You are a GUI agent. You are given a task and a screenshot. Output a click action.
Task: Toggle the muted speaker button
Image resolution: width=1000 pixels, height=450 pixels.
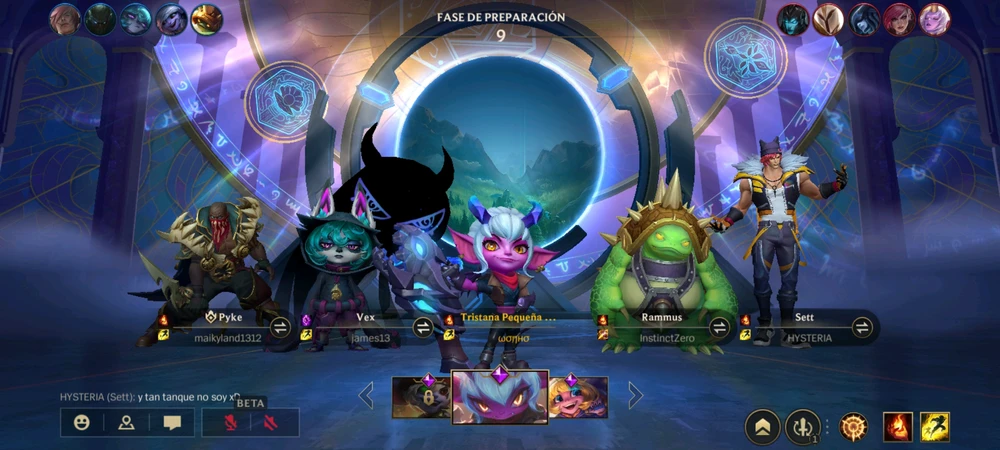(271, 422)
